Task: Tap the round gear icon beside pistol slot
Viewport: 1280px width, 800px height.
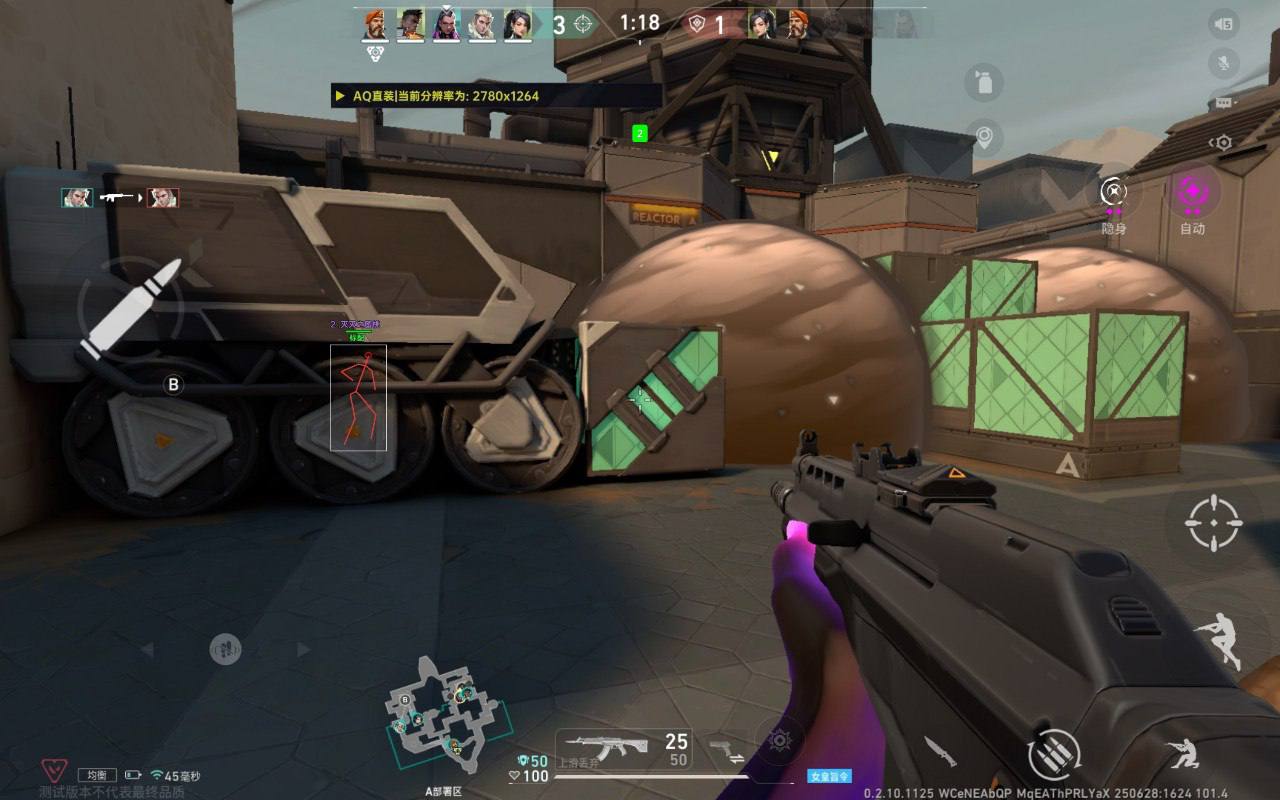Action: tap(780, 741)
